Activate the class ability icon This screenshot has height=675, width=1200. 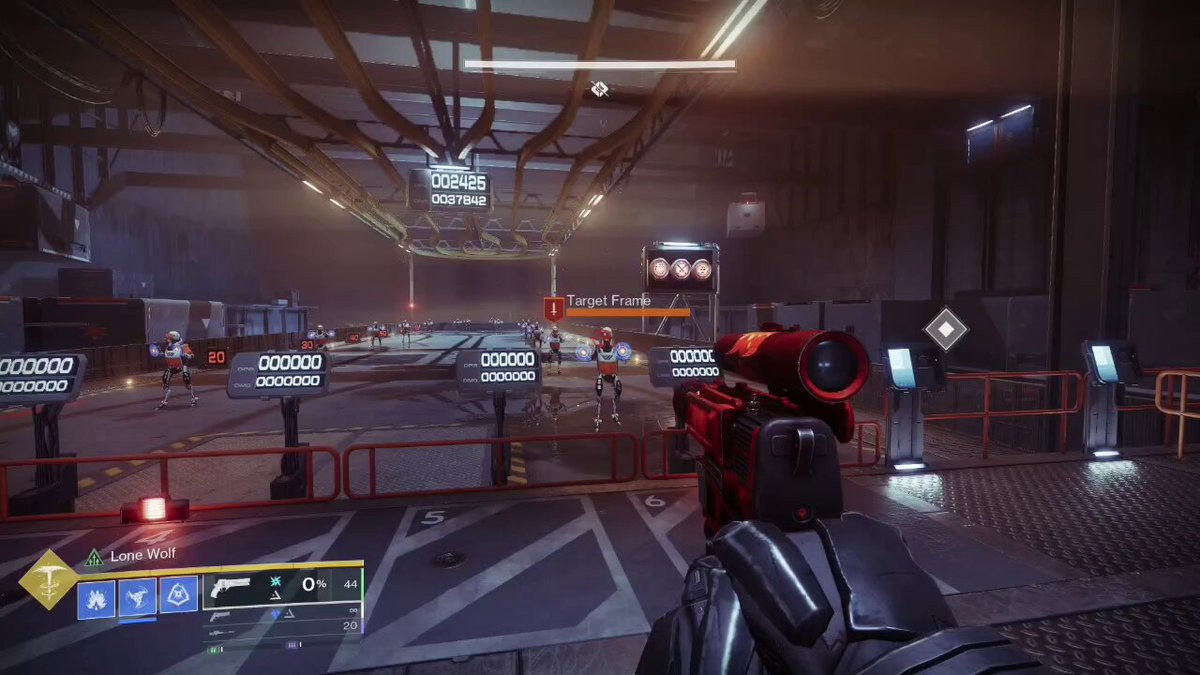(178, 597)
